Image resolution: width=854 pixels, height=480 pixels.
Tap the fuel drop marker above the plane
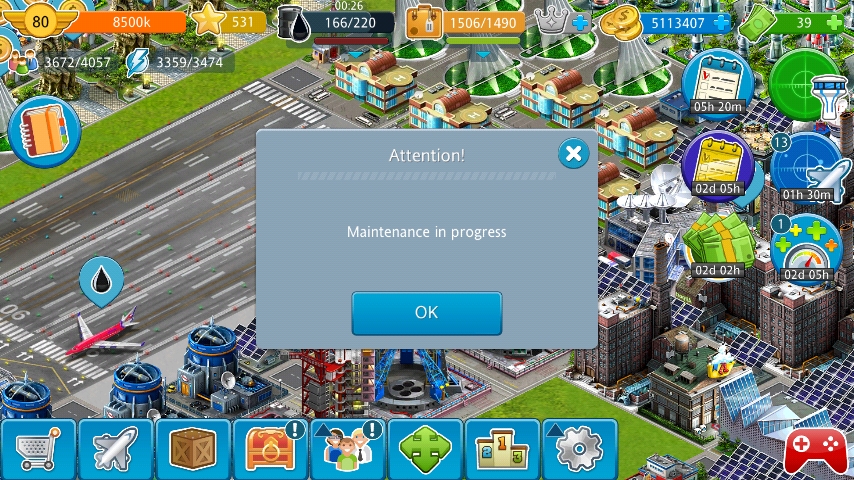coord(101,281)
